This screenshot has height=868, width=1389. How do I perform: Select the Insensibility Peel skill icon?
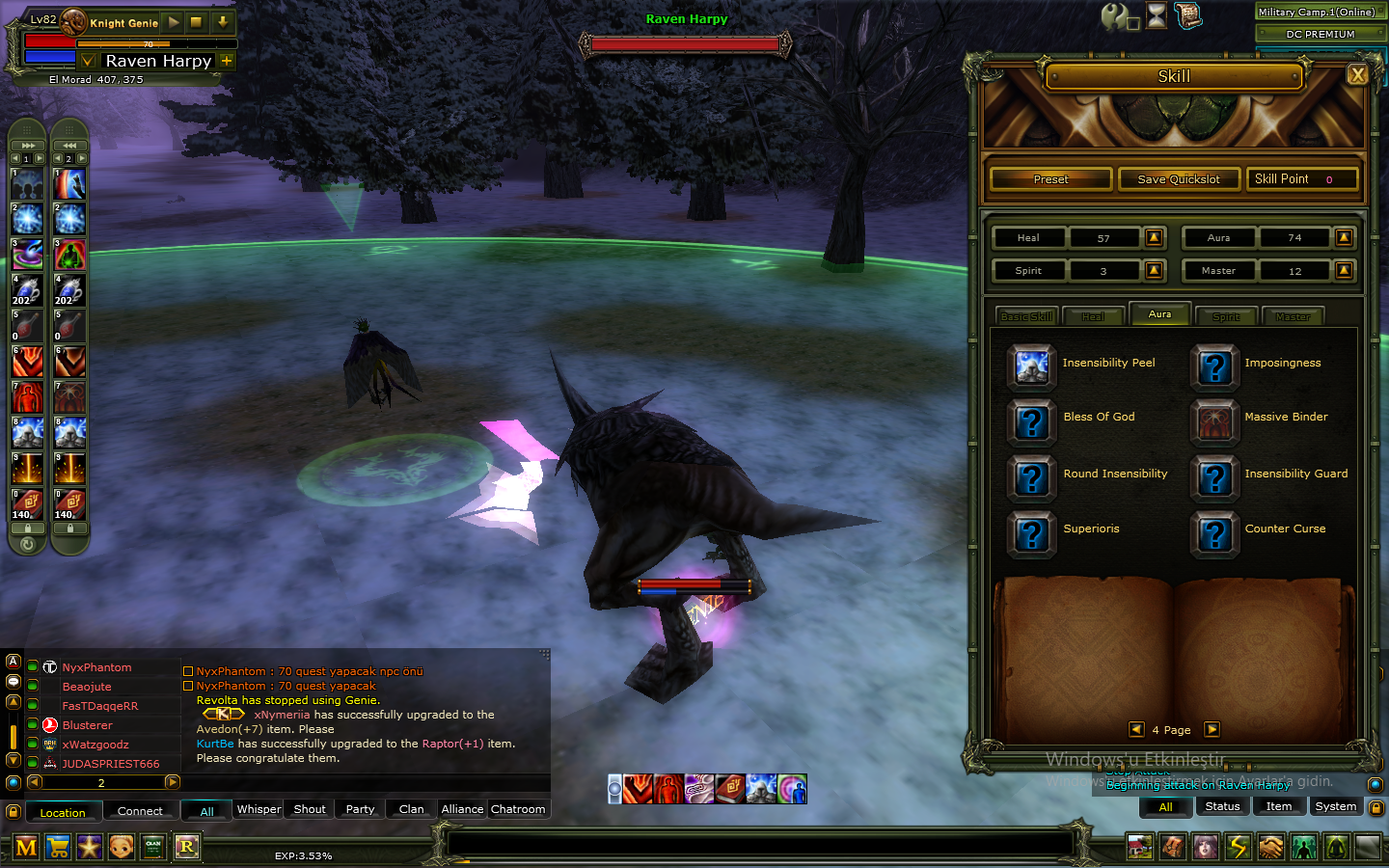click(1031, 365)
